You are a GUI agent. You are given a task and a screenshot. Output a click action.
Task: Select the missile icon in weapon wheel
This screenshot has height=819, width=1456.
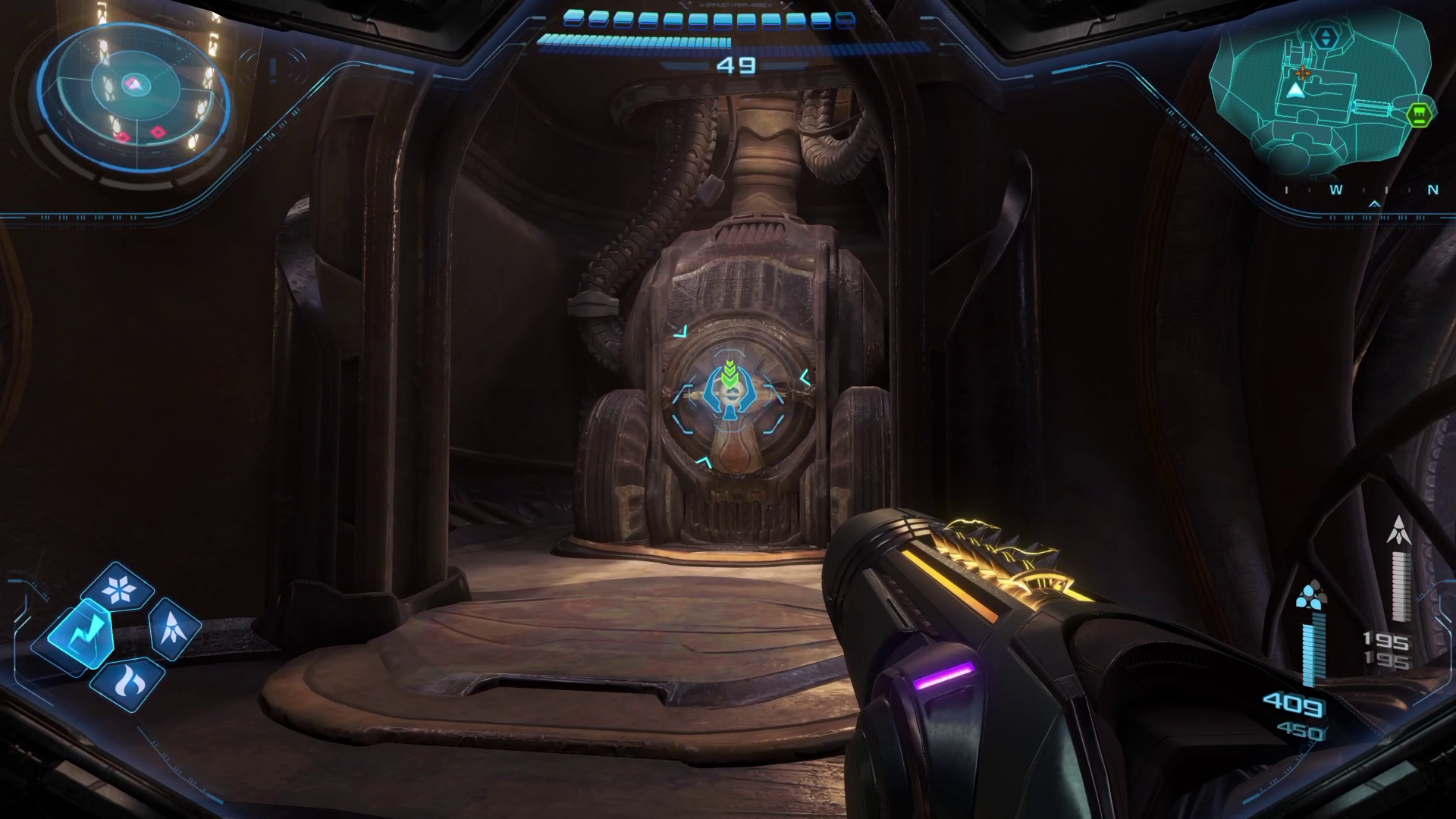click(x=173, y=627)
